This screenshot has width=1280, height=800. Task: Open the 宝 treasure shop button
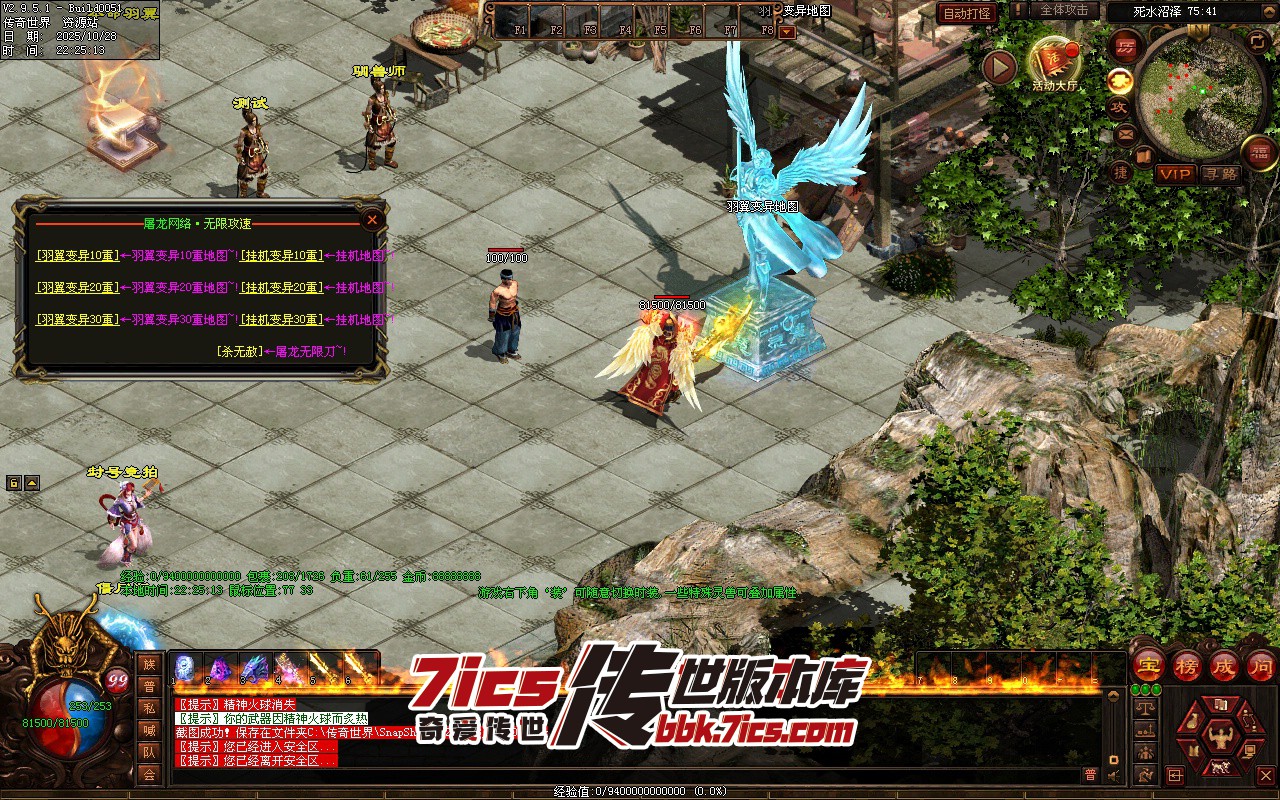pos(1148,665)
